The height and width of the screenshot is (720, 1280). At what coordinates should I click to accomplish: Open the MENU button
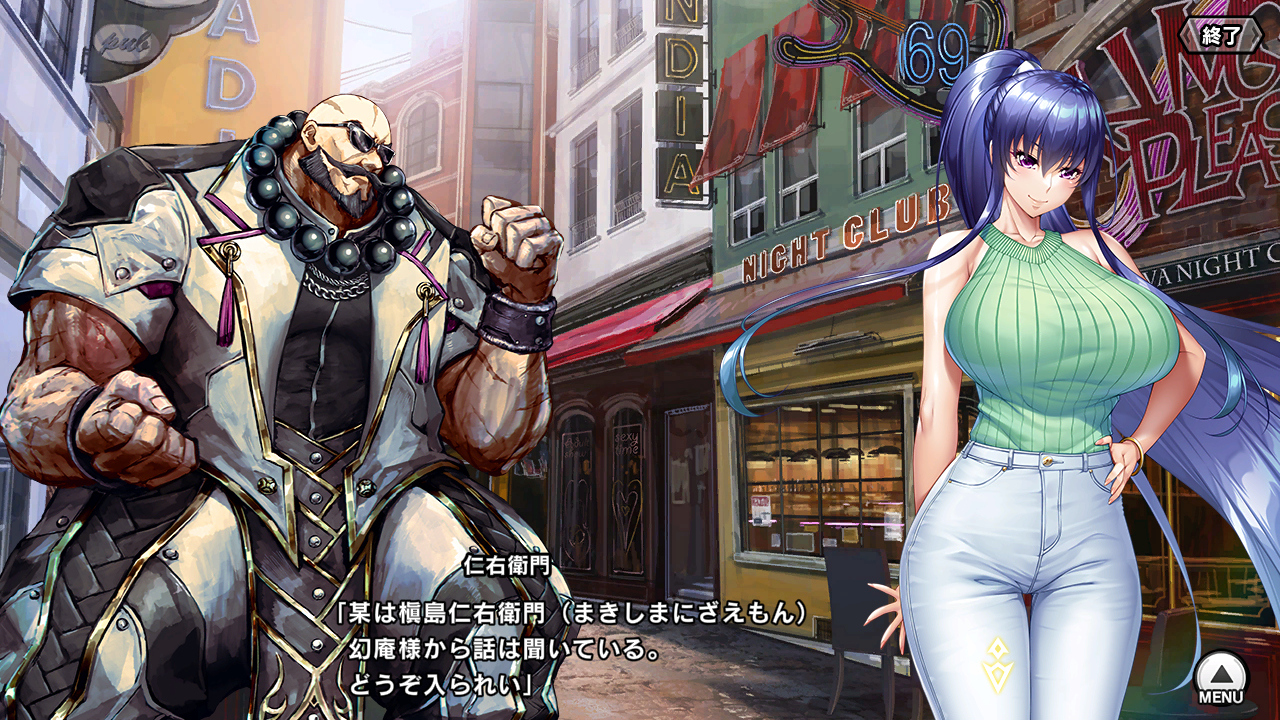[1221, 678]
